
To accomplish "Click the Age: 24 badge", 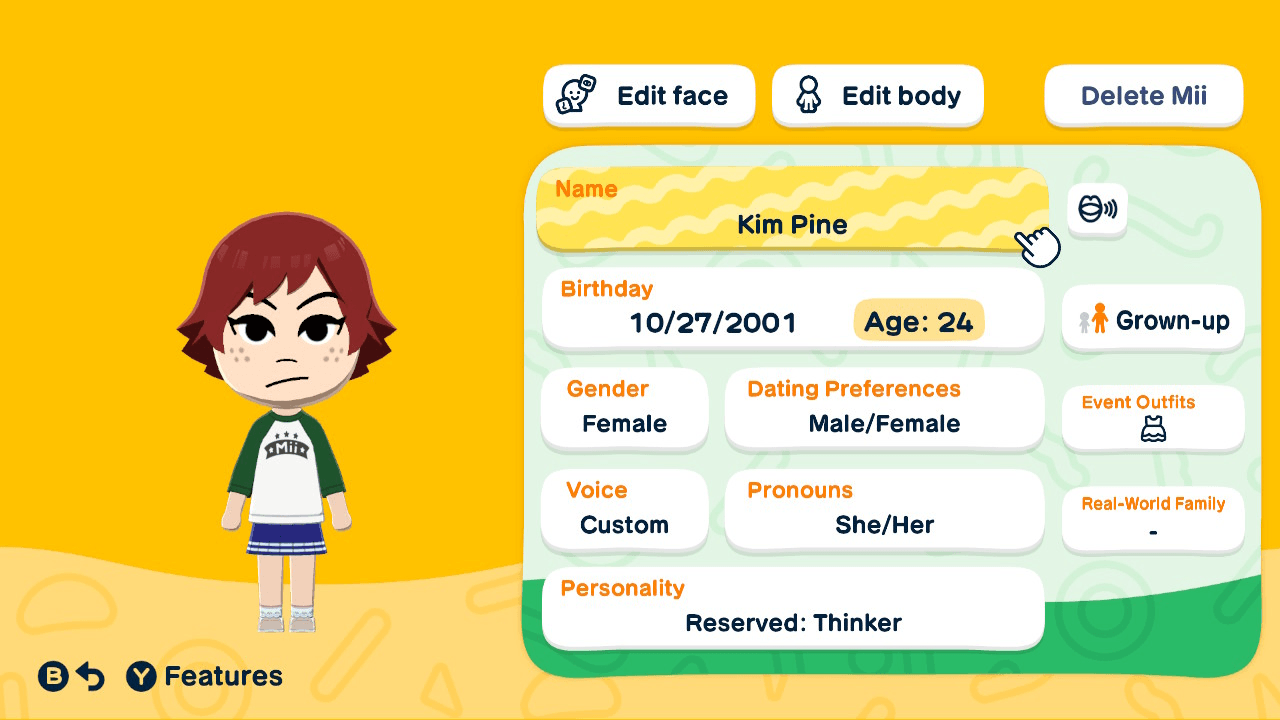I will point(917,321).
